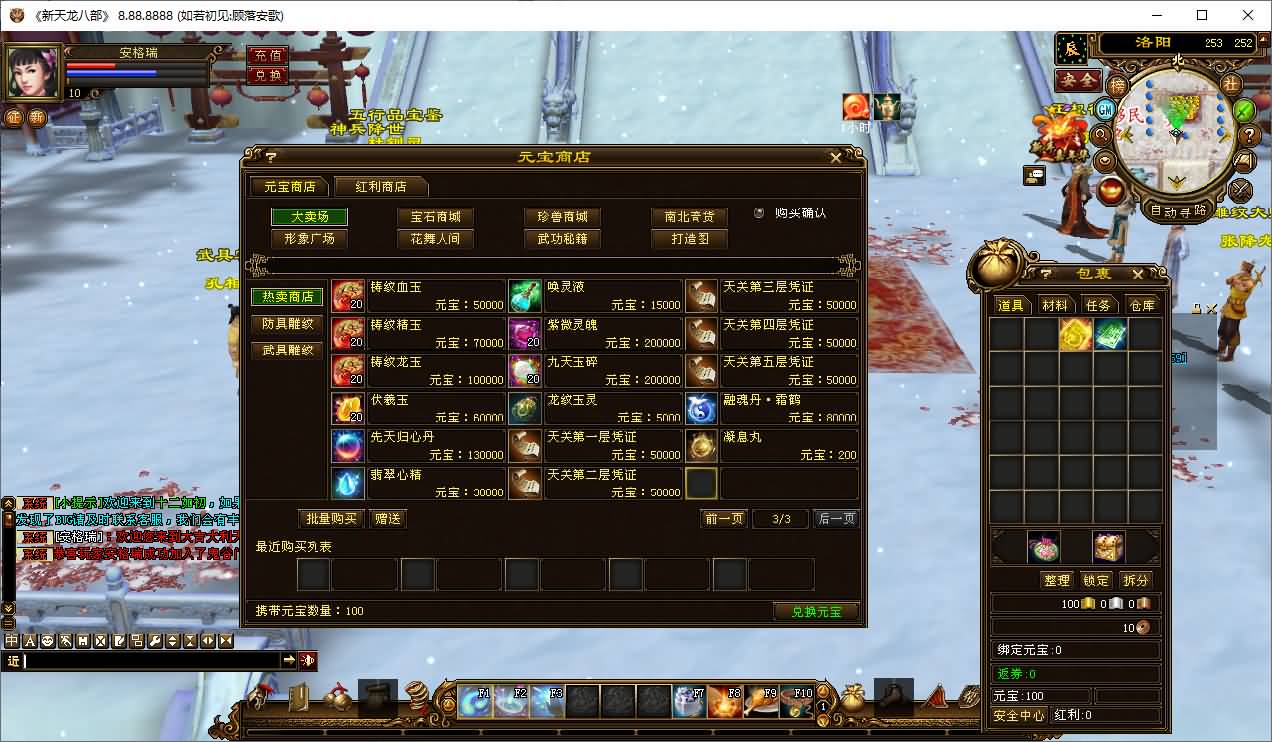Go to the previous page with 前一页
1272x742 pixels.
pos(724,519)
